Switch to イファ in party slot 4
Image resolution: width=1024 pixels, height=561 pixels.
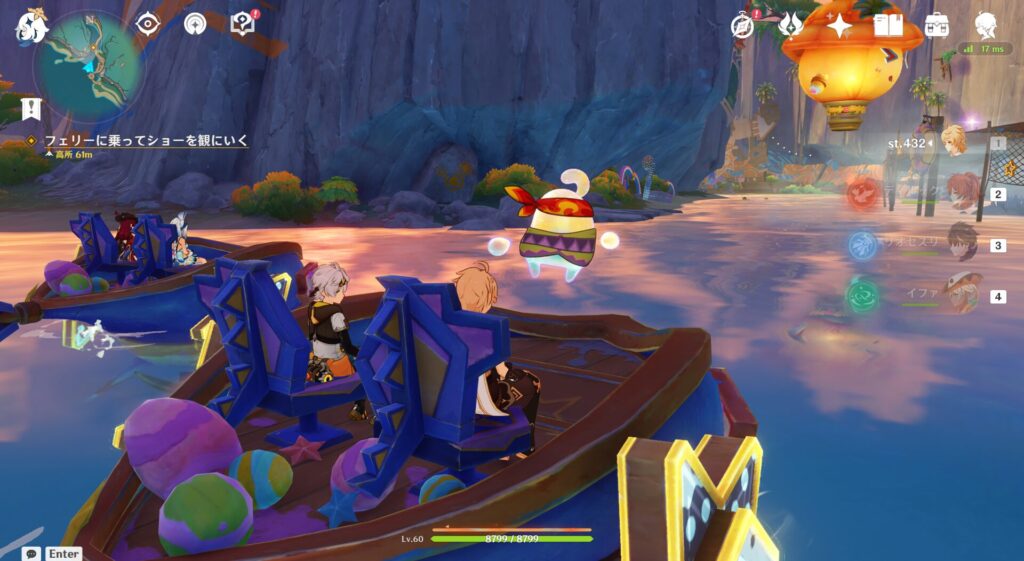962,294
